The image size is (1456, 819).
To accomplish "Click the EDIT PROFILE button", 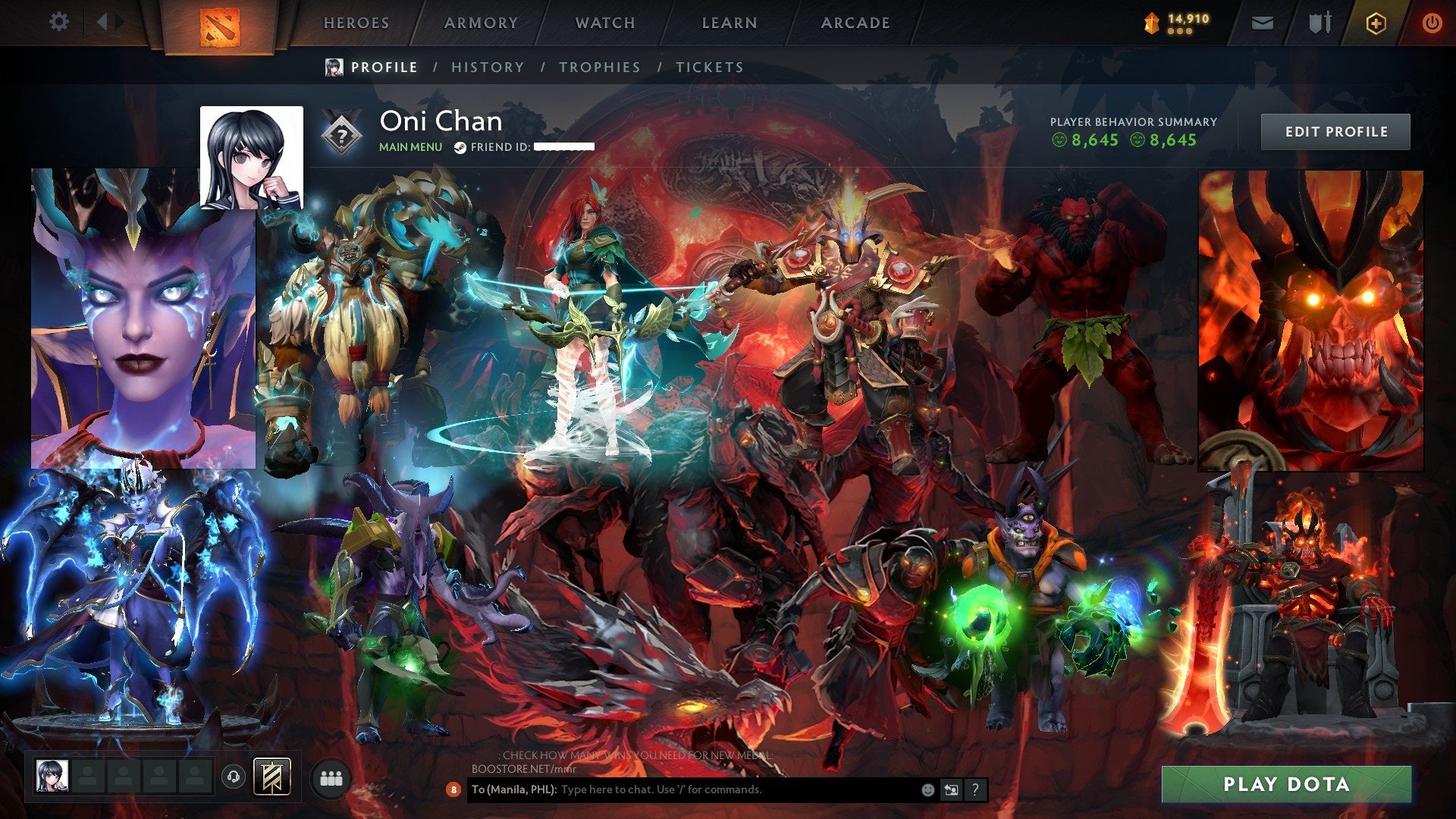I will click(x=1335, y=130).
